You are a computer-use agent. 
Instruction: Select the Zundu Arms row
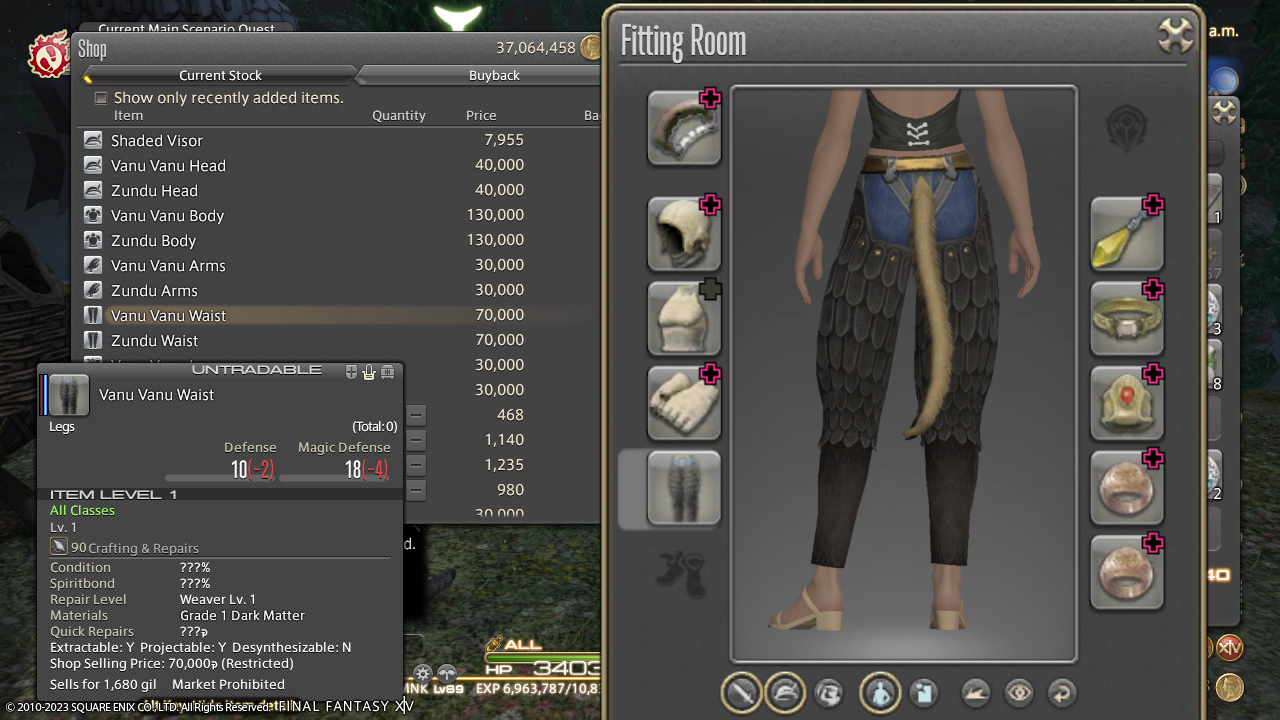tap(154, 291)
